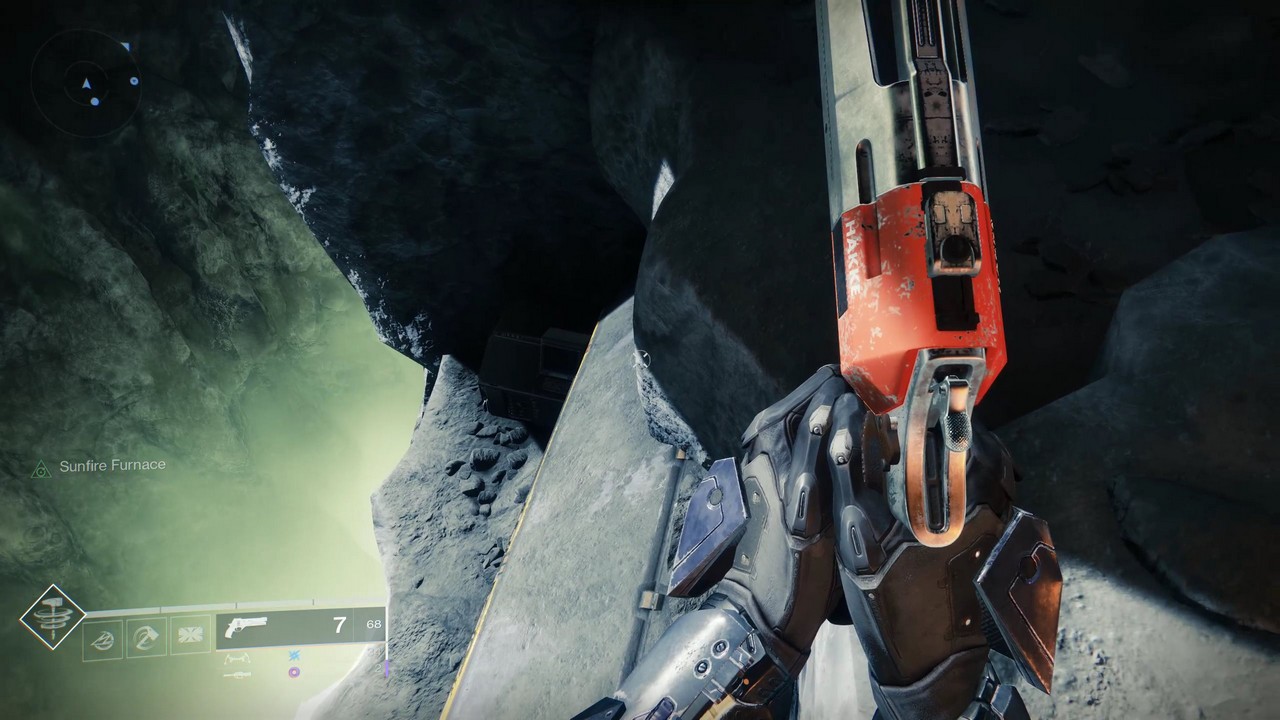Viewport: 1280px width, 720px height.
Task: Click the purple void orb buff icon
Action: point(293,673)
